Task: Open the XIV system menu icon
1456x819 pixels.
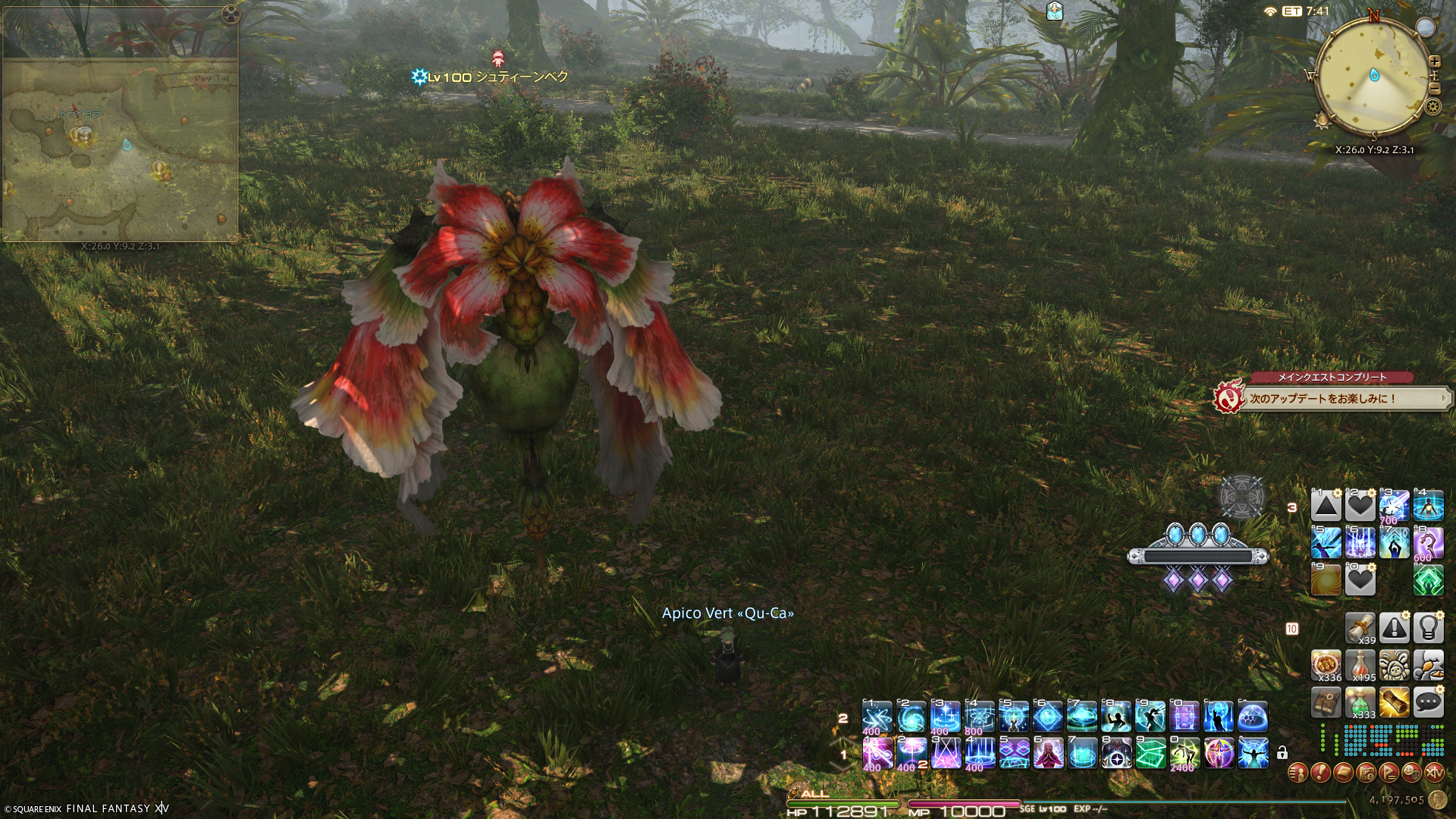Action: tap(1434, 773)
